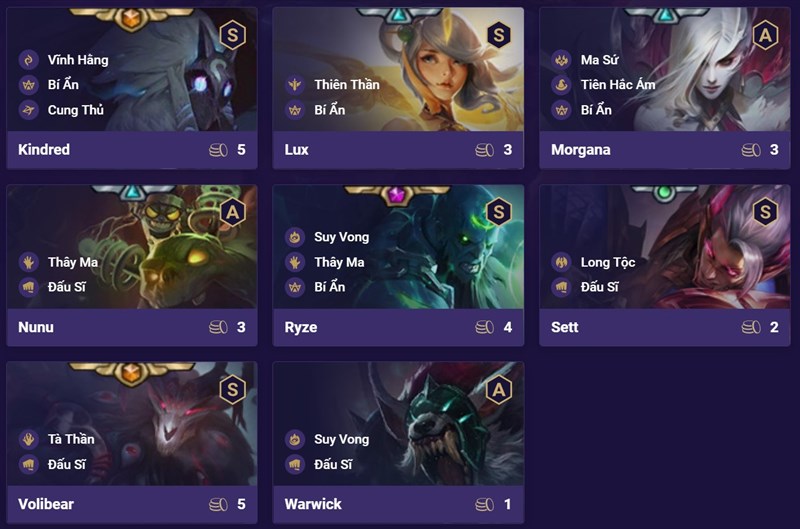Open Volibear's Tà Thần trait
This screenshot has height=529, width=800.
pos(69,440)
